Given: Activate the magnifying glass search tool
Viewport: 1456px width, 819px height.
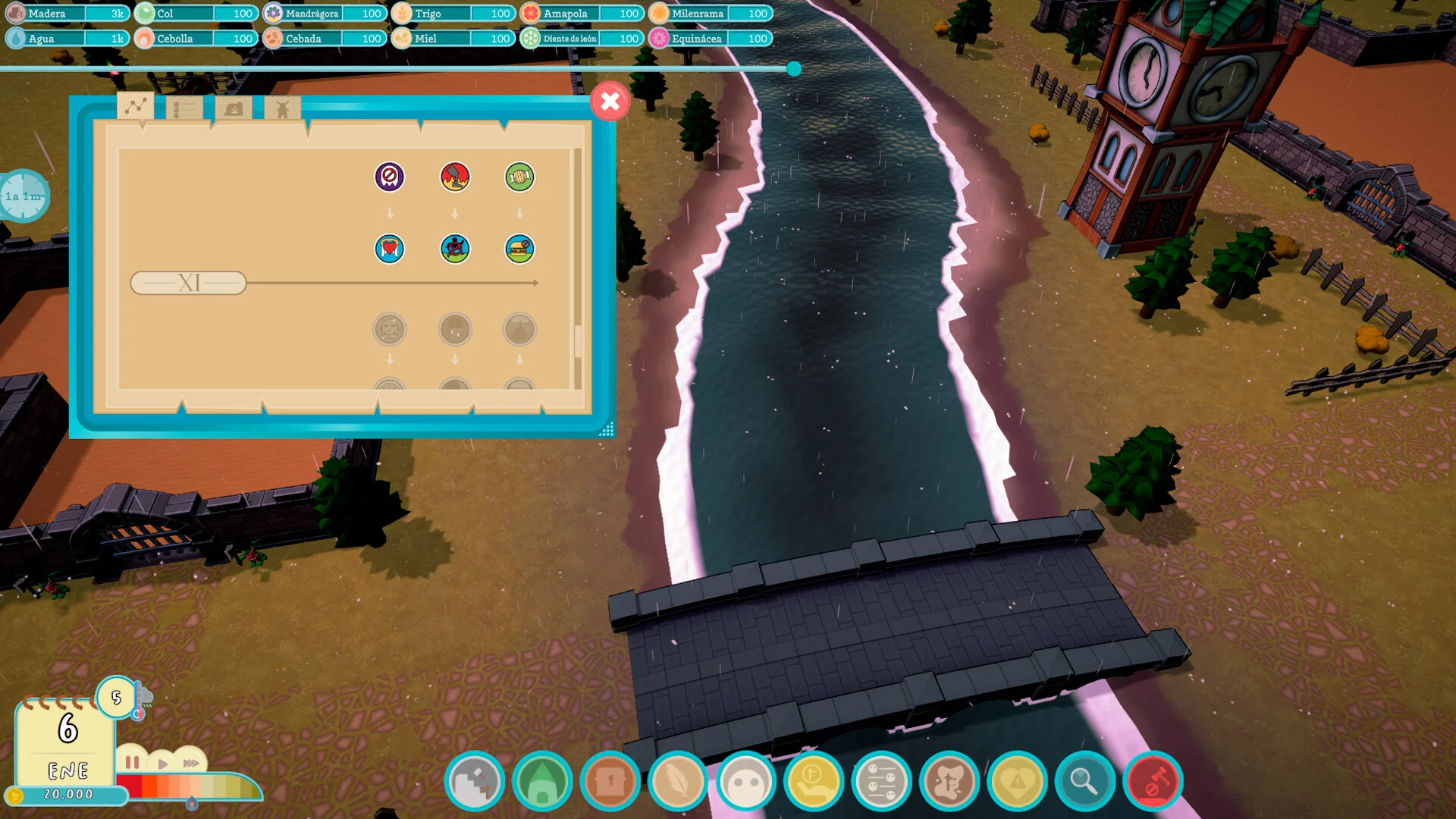Looking at the screenshot, I should point(1084,781).
